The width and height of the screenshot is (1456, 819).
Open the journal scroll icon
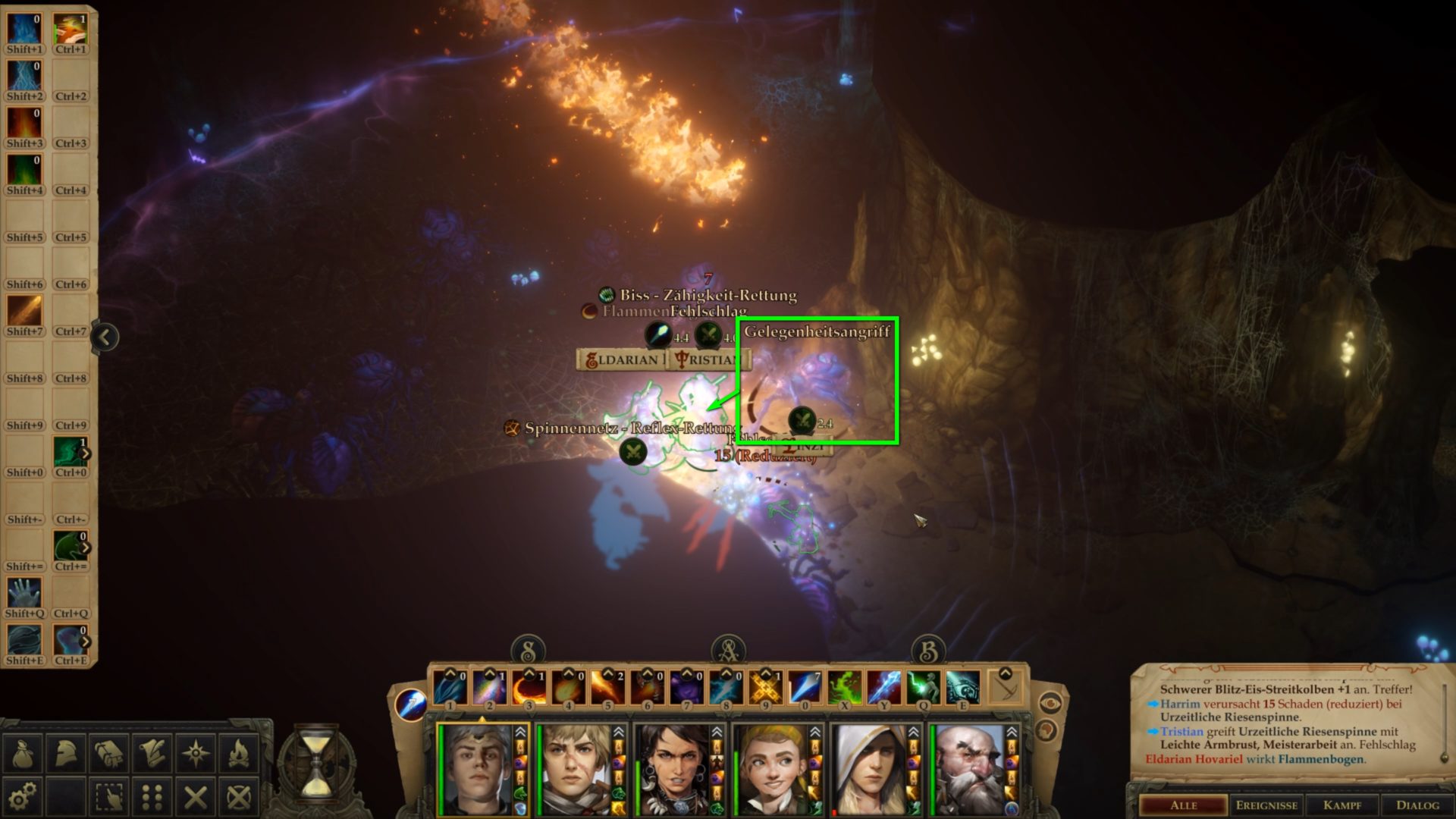pyautogui.click(x=152, y=752)
